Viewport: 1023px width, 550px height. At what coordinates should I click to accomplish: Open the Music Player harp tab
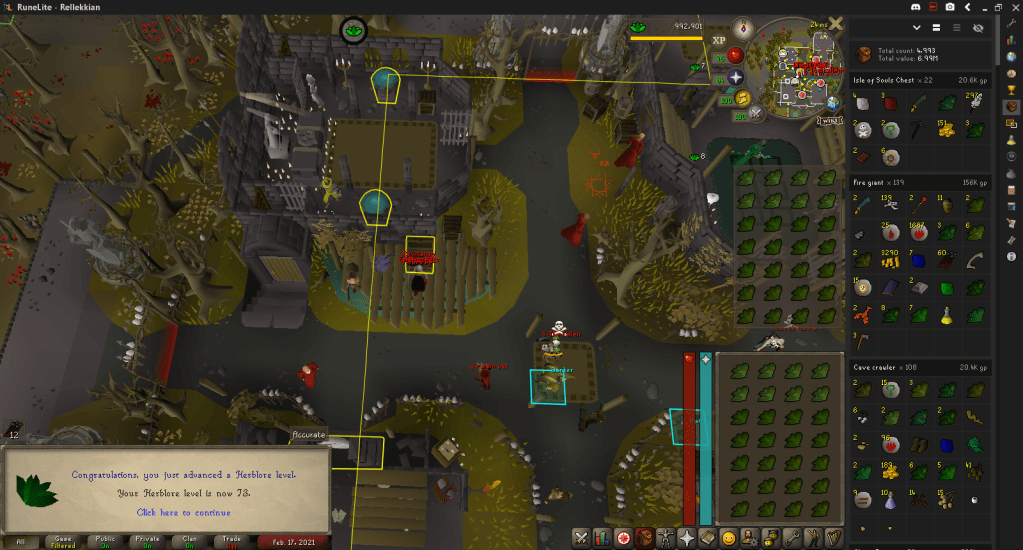coord(834,538)
